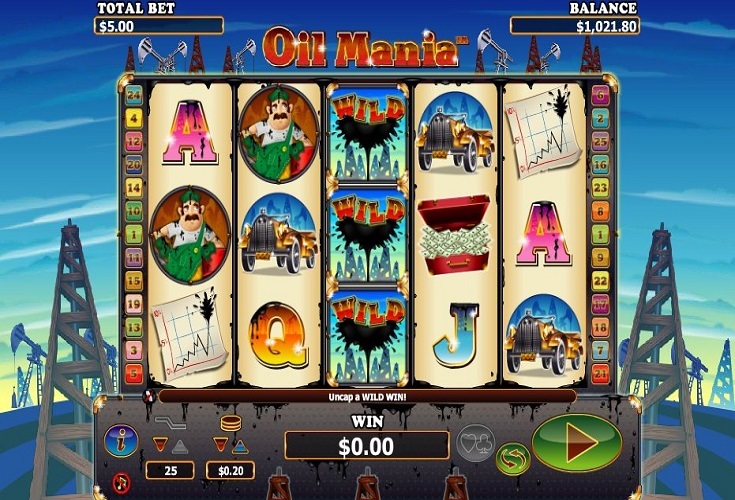This screenshot has width=735, height=500.
Task: Start autoplay with the circular arrows button
Action: click(x=513, y=458)
